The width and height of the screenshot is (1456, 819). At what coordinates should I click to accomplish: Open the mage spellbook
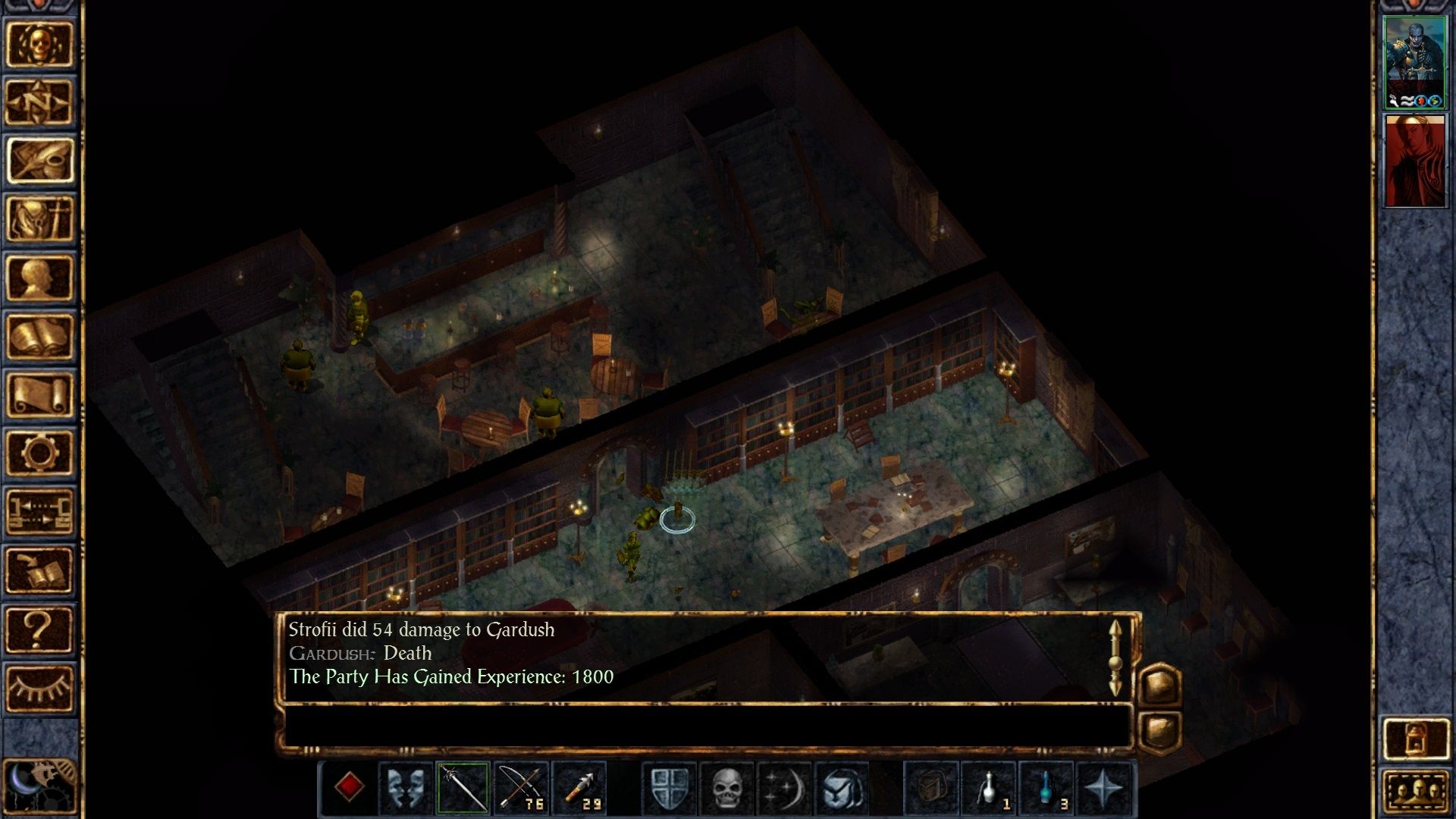(x=39, y=337)
